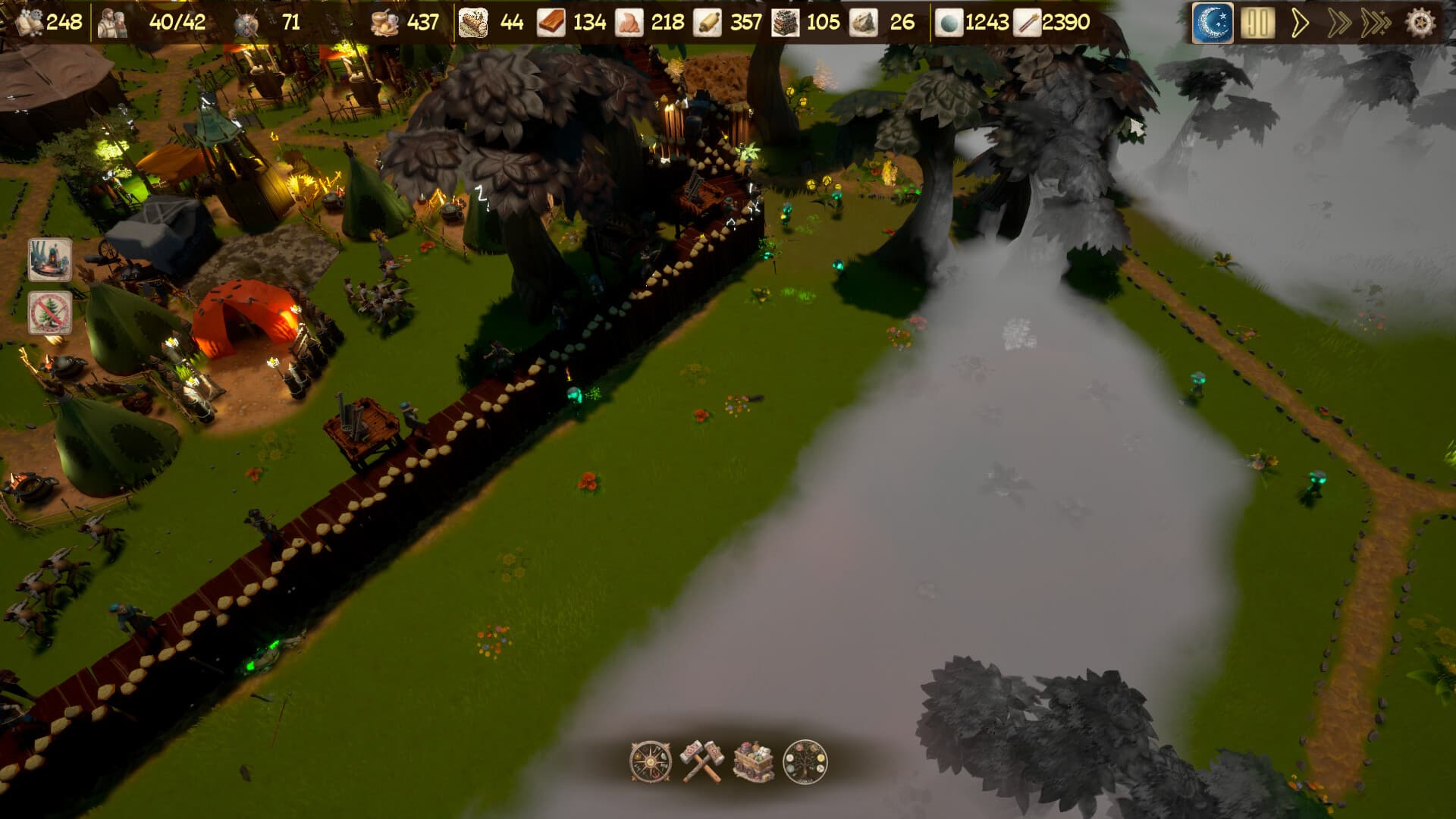Click the wooden planks resource icon
Viewport: 1456px width, 819px height.
click(x=550, y=23)
